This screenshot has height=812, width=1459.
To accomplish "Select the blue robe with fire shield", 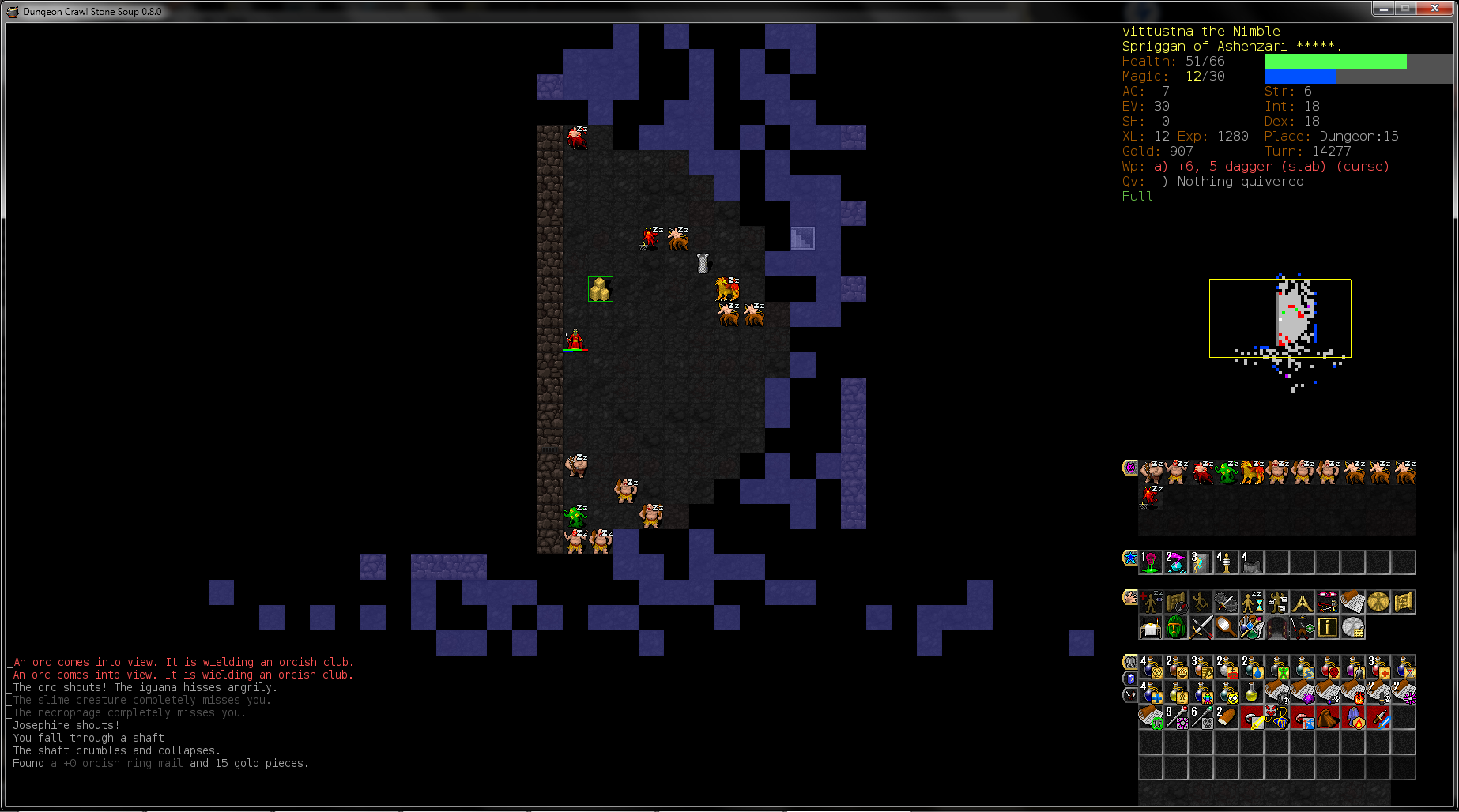I will [1352, 717].
